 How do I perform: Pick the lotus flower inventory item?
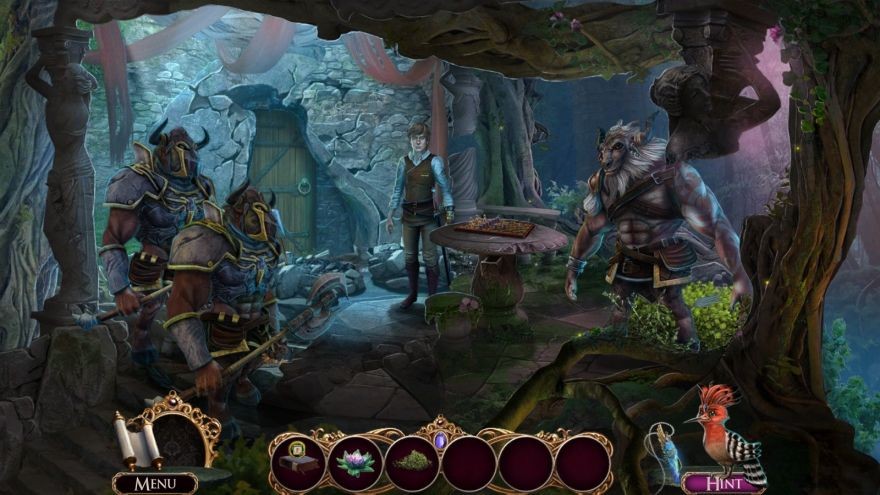click(356, 462)
